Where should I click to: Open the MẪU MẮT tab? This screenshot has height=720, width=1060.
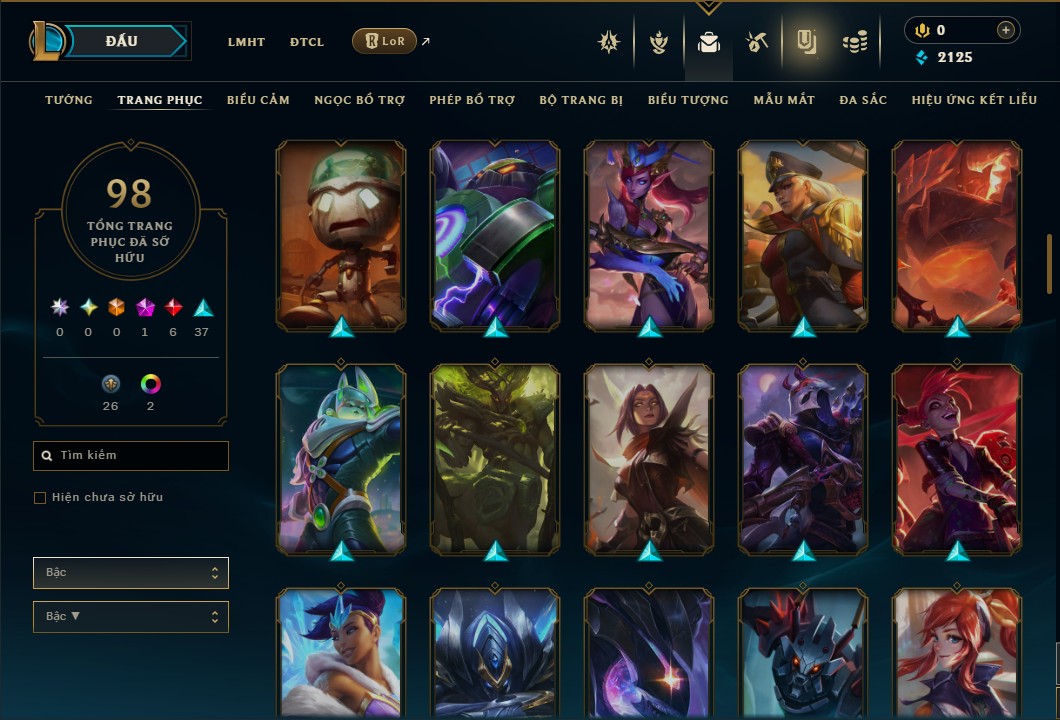tap(784, 100)
